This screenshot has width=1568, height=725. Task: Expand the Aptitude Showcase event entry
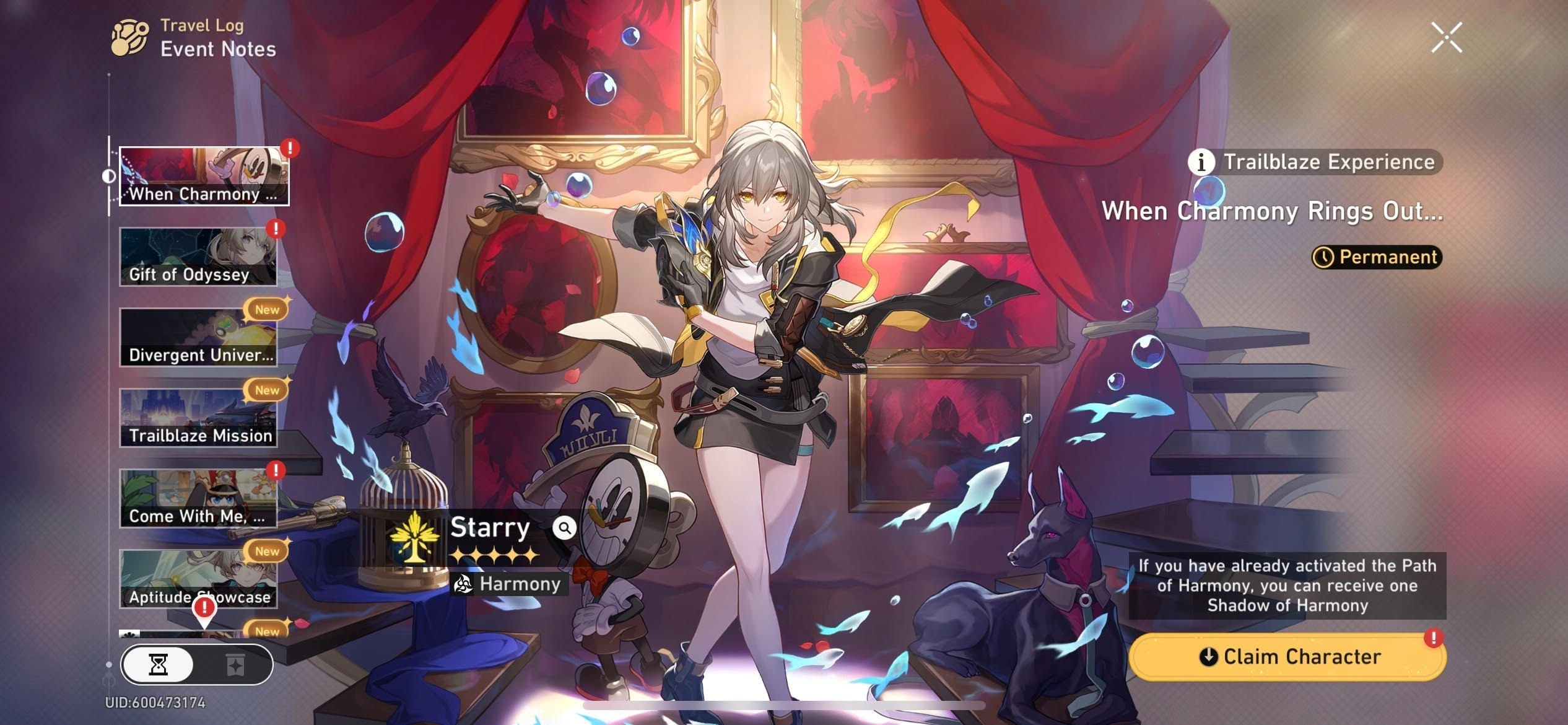coord(199,578)
